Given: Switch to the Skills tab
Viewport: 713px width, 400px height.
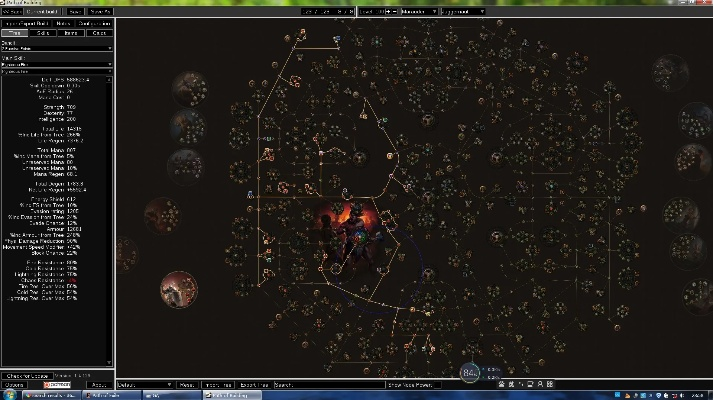Looking at the screenshot, I should coord(44,33).
